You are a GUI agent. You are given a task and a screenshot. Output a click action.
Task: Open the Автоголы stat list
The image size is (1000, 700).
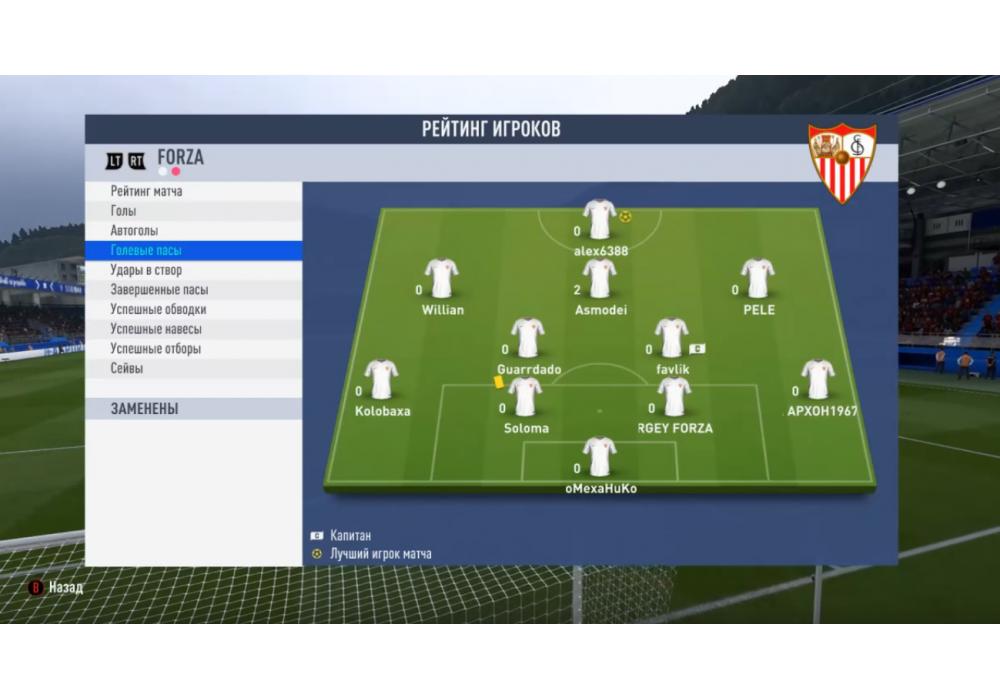(134, 231)
